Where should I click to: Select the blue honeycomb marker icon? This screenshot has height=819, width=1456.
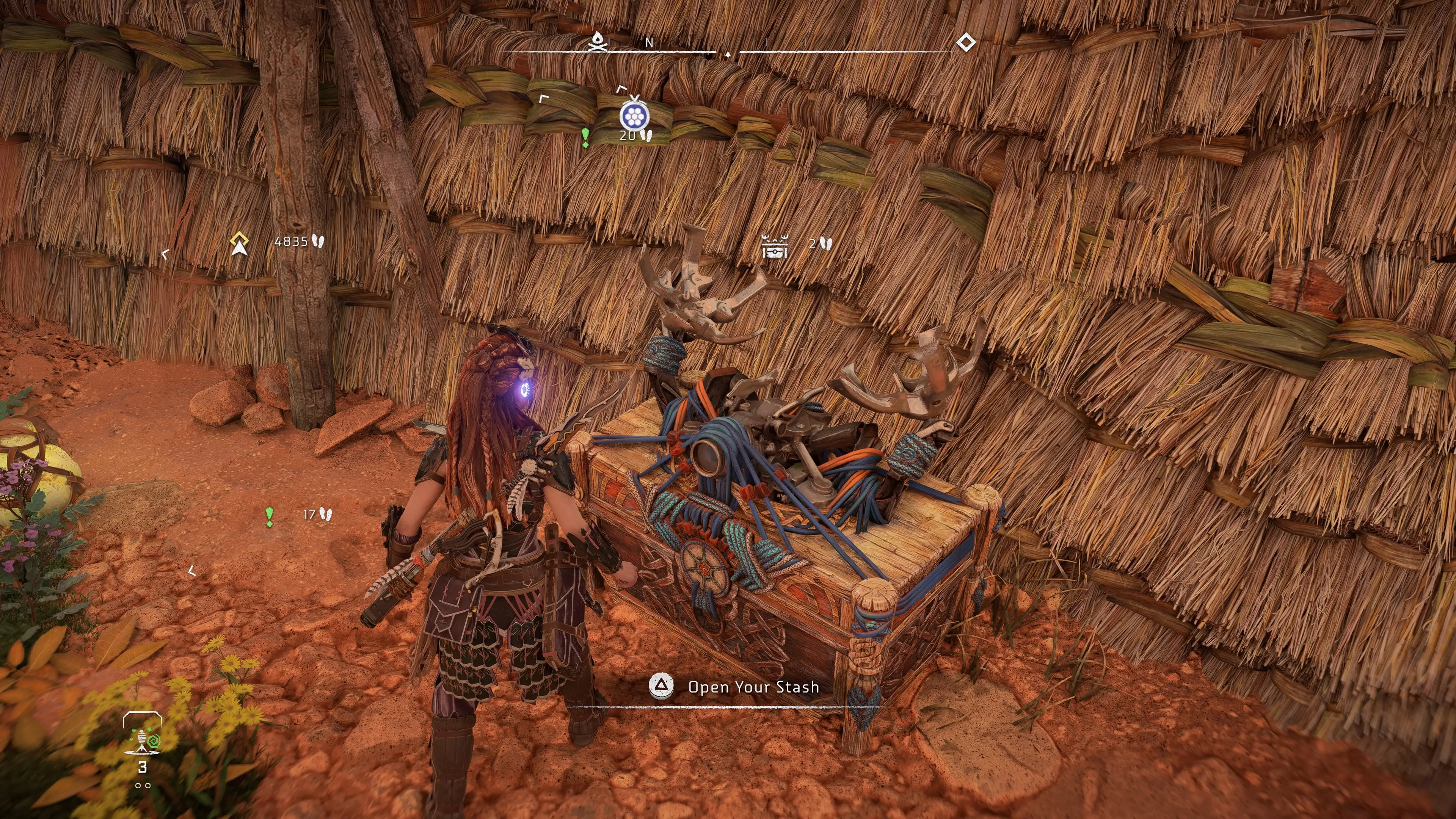pos(634,116)
